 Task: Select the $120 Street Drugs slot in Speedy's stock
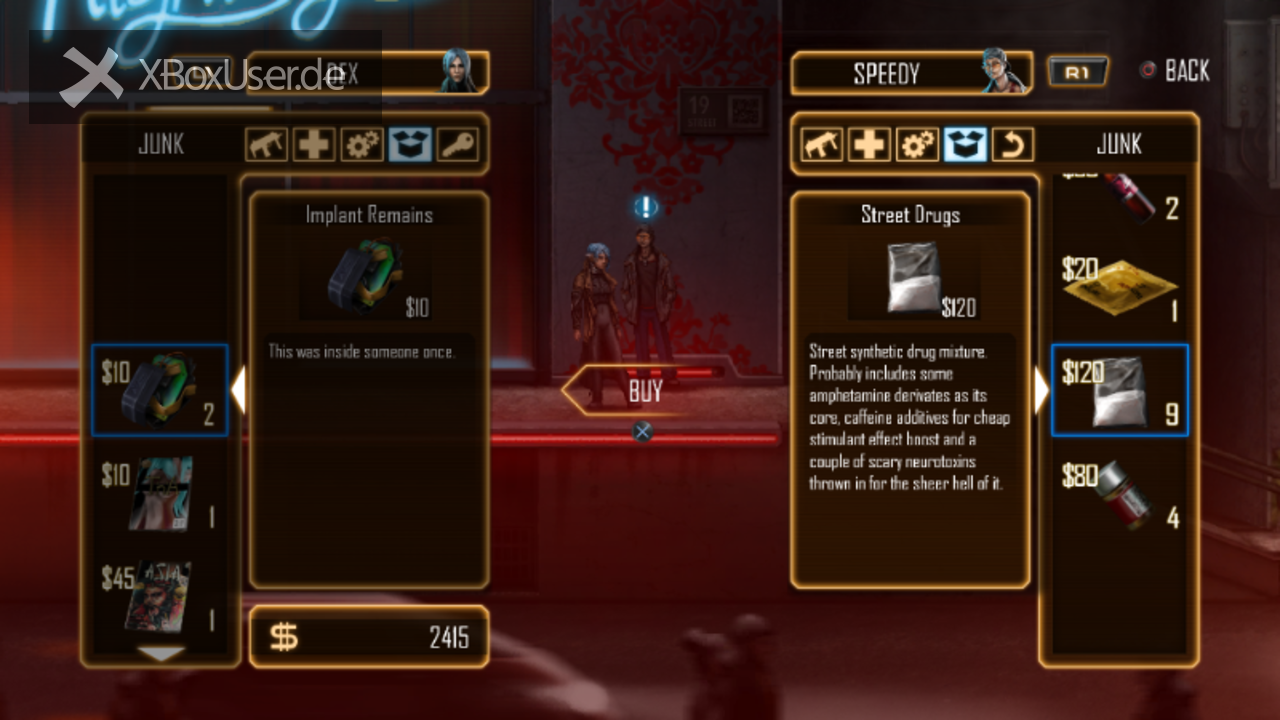pos(1120,391)
